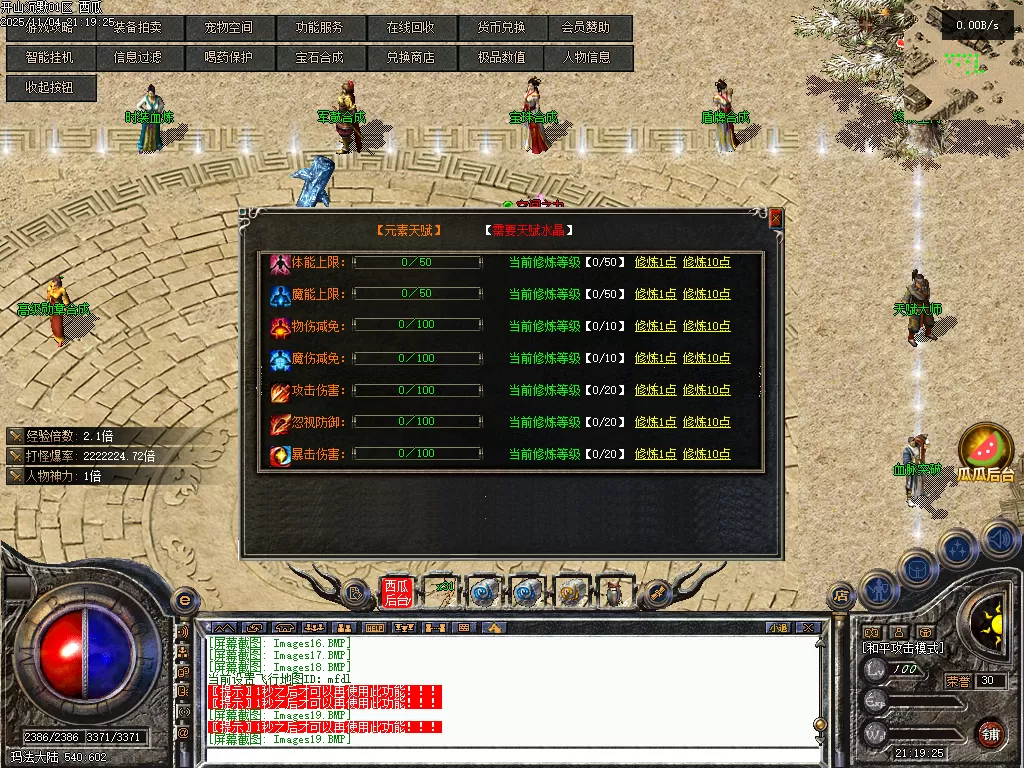Click the 瓜瓜后台 watermelon icon

pyautogui.click(x=986, y=448)
